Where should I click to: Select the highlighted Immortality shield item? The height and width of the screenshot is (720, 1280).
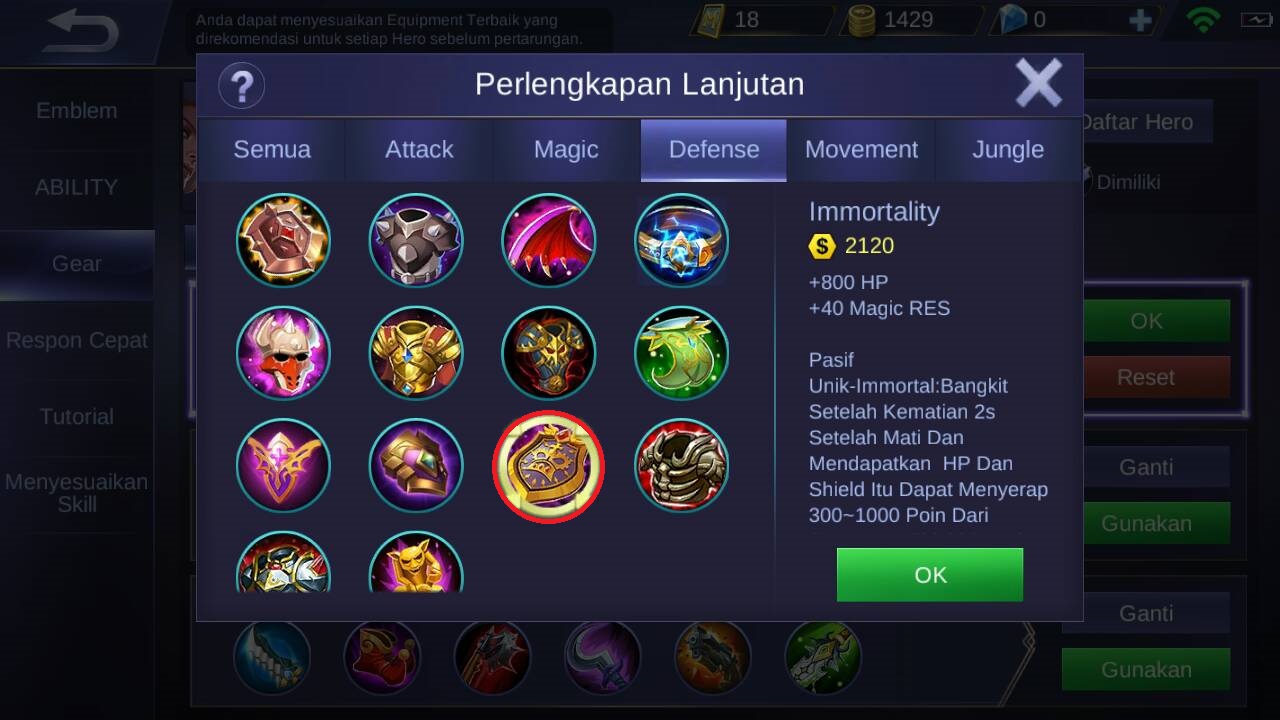[x=548, y=466]
